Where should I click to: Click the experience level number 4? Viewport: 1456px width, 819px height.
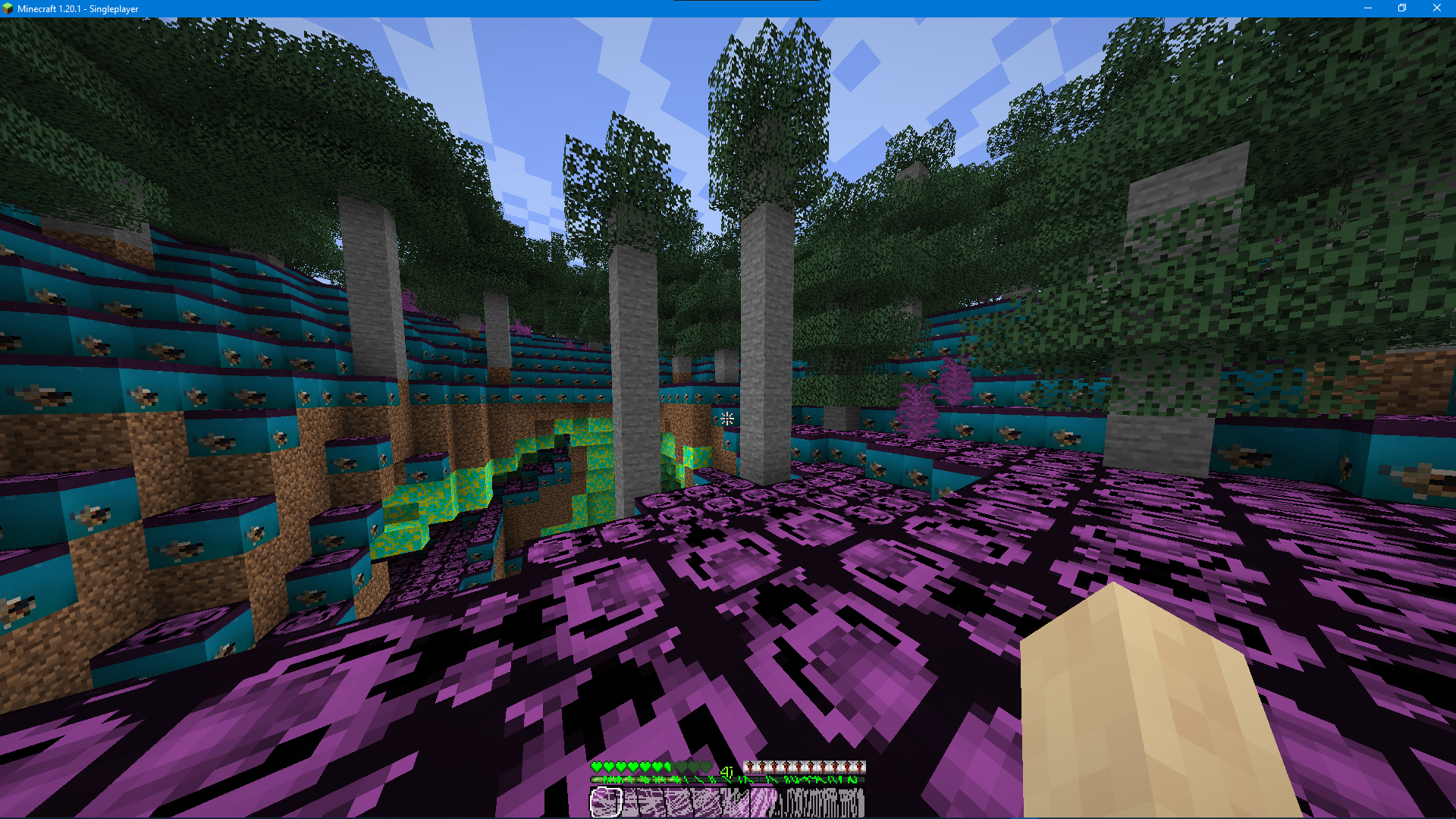(x=727, y=770)
